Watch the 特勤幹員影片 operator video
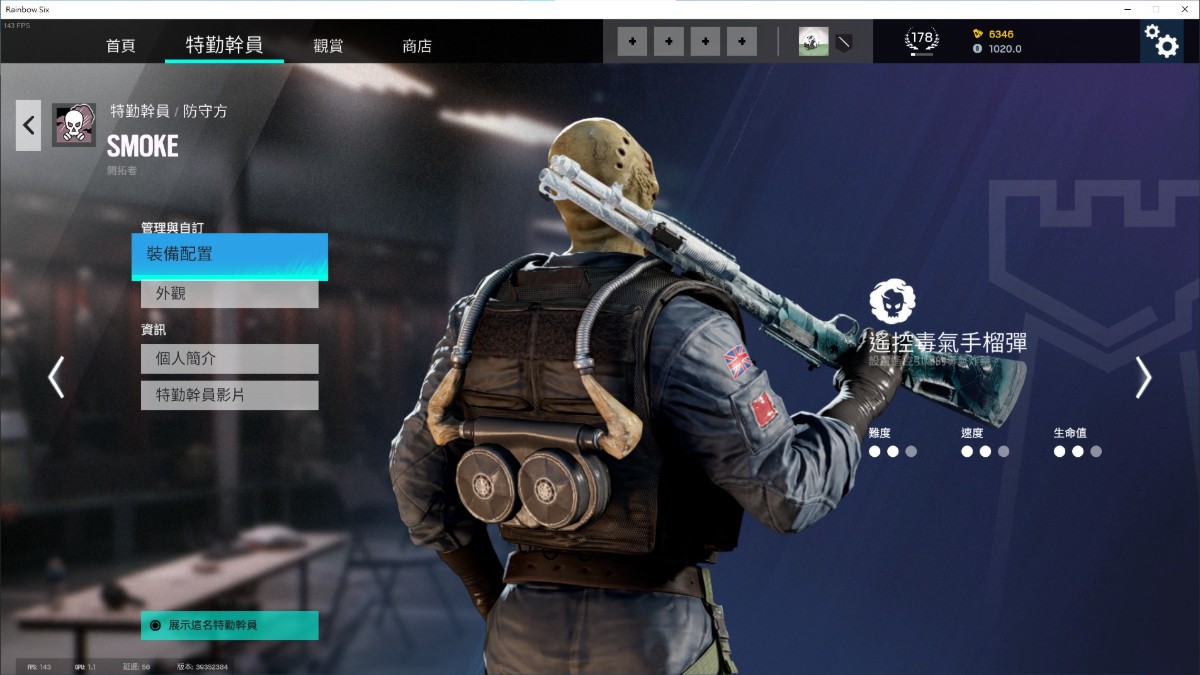 click(229, 395)
